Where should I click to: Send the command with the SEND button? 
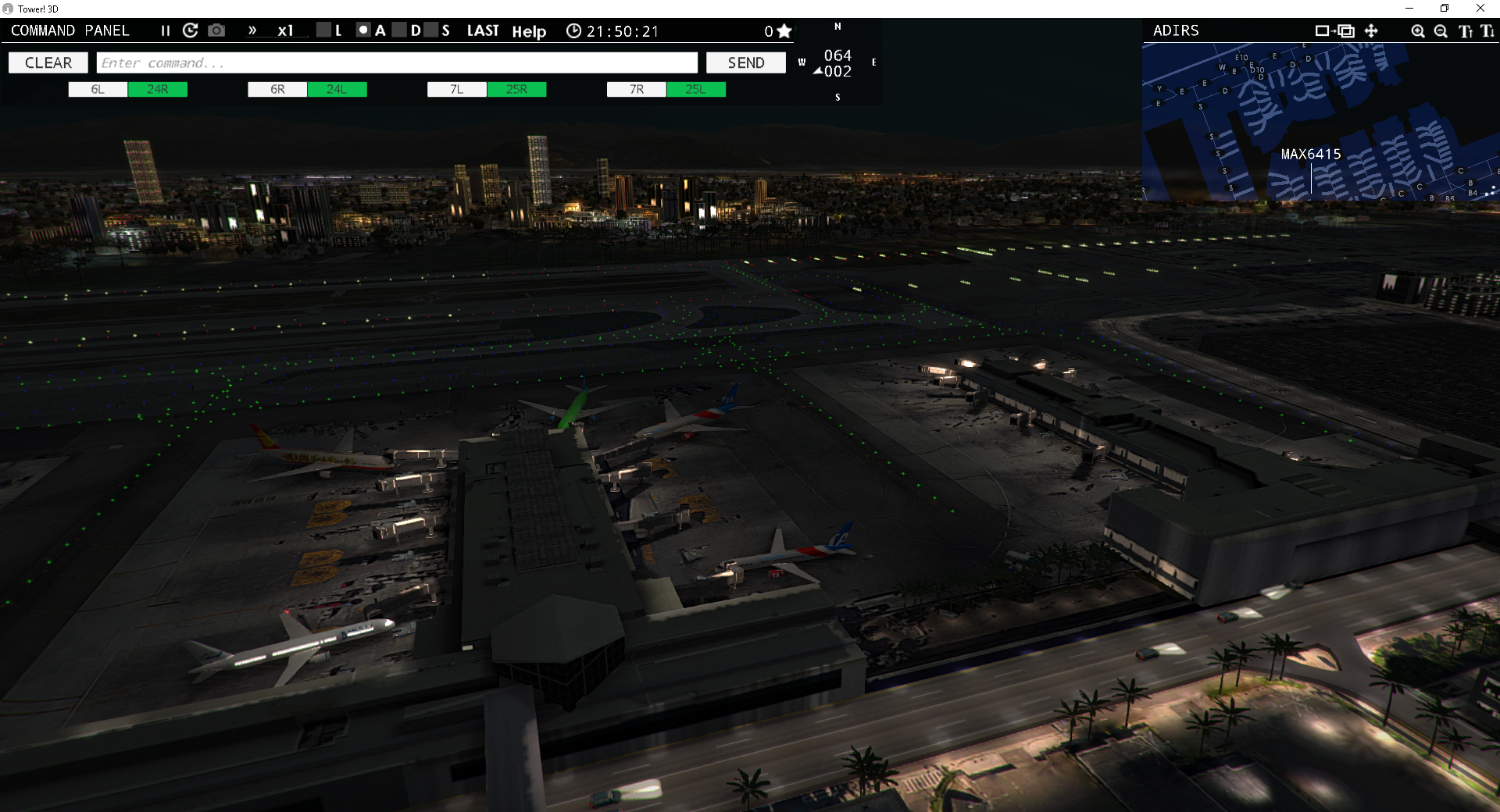click(745, 62)
